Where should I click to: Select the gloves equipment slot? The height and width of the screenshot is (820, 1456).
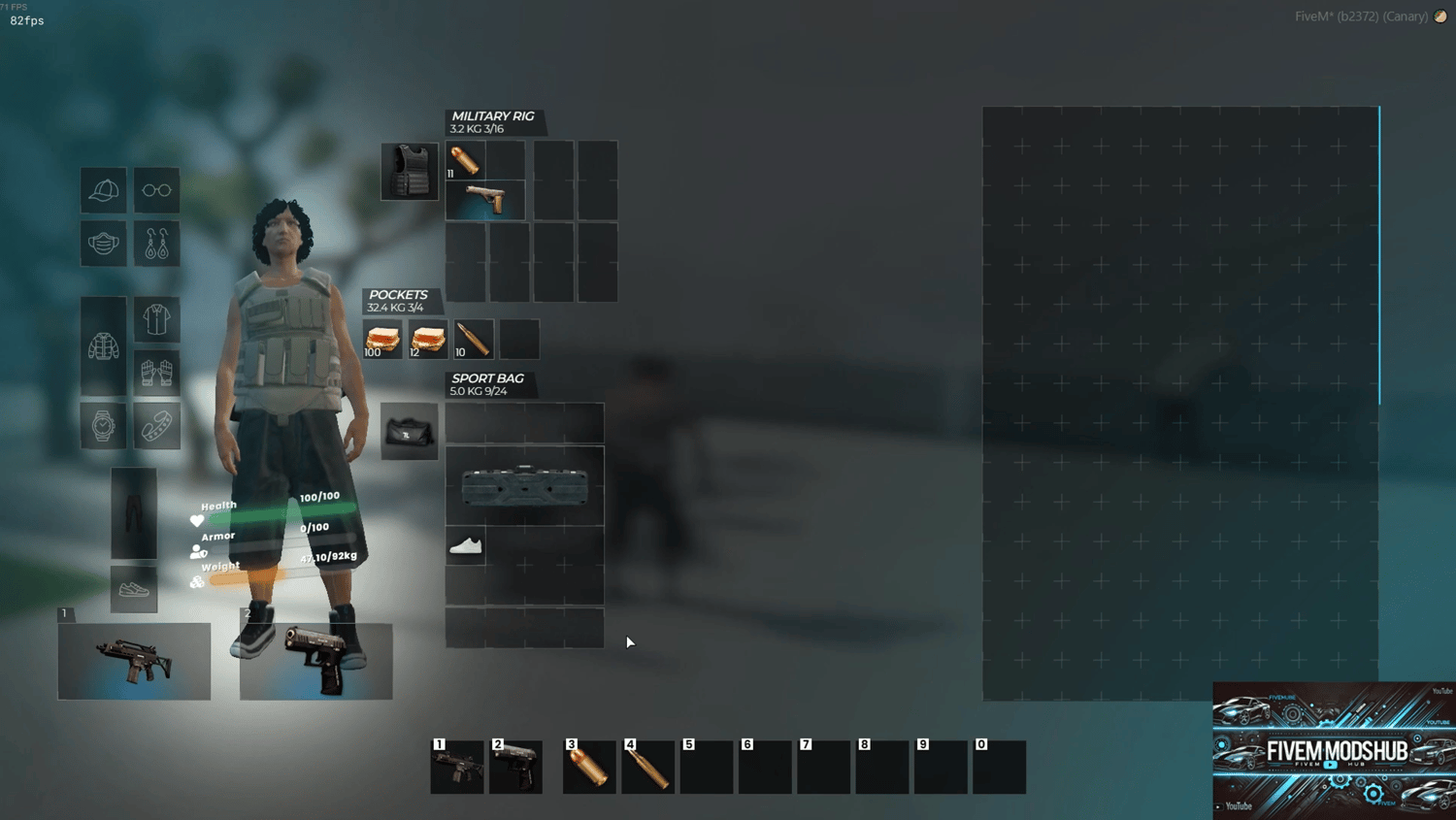(156, 372)
